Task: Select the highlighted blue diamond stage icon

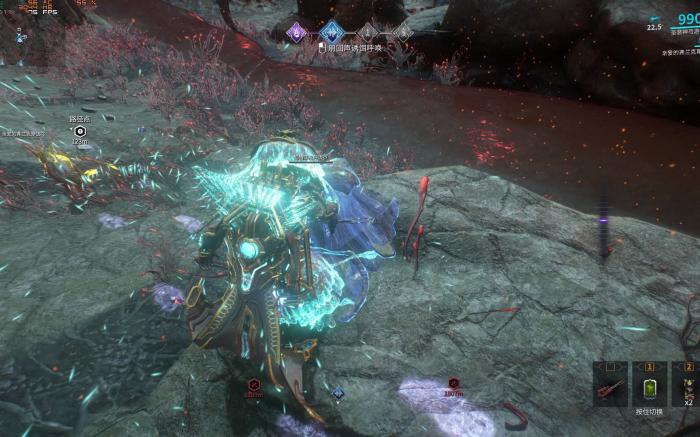Action: point(330,32)
